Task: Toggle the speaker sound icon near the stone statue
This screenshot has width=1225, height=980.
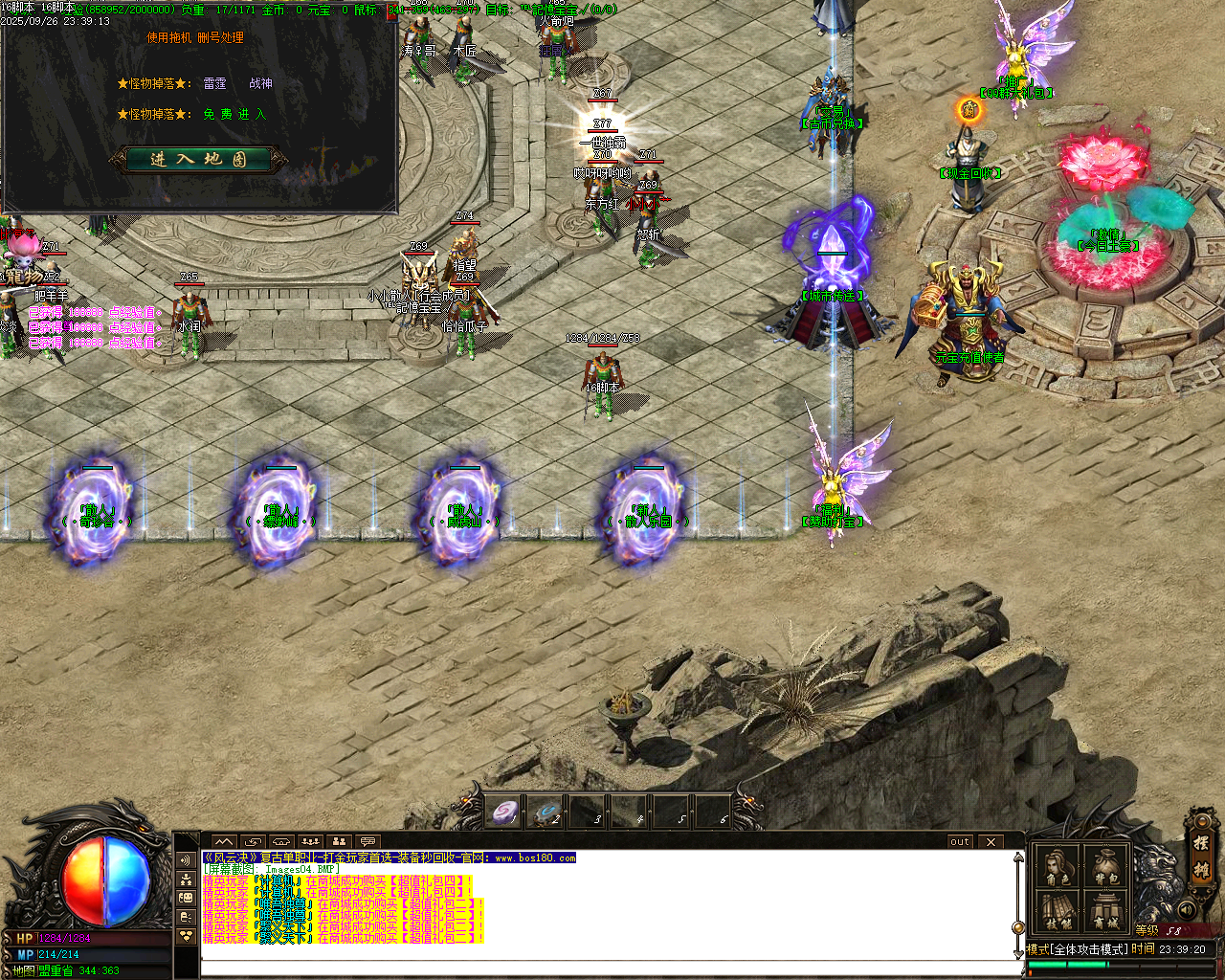Action: coord(1187,909)
